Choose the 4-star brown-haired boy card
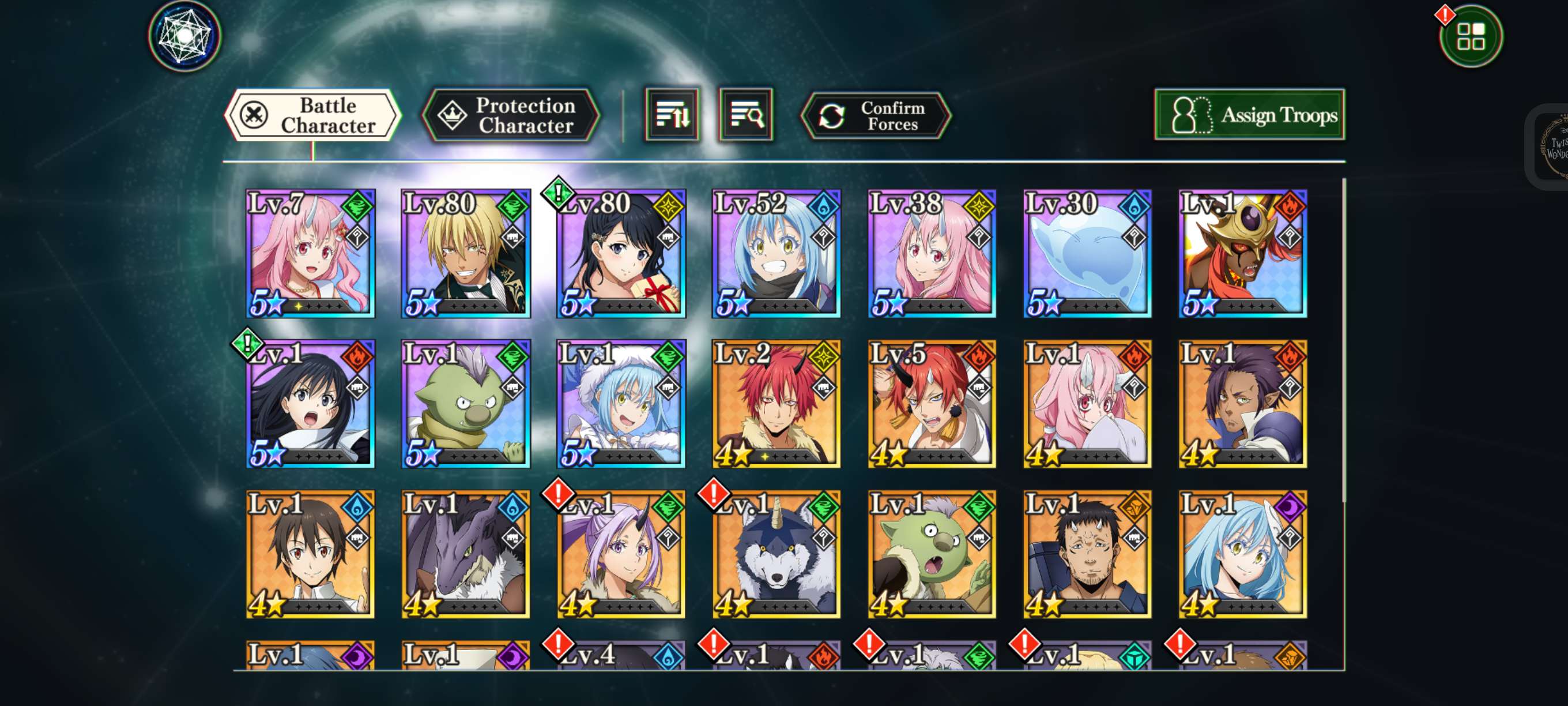1568x706 pixels. click(x=311, y=554)
